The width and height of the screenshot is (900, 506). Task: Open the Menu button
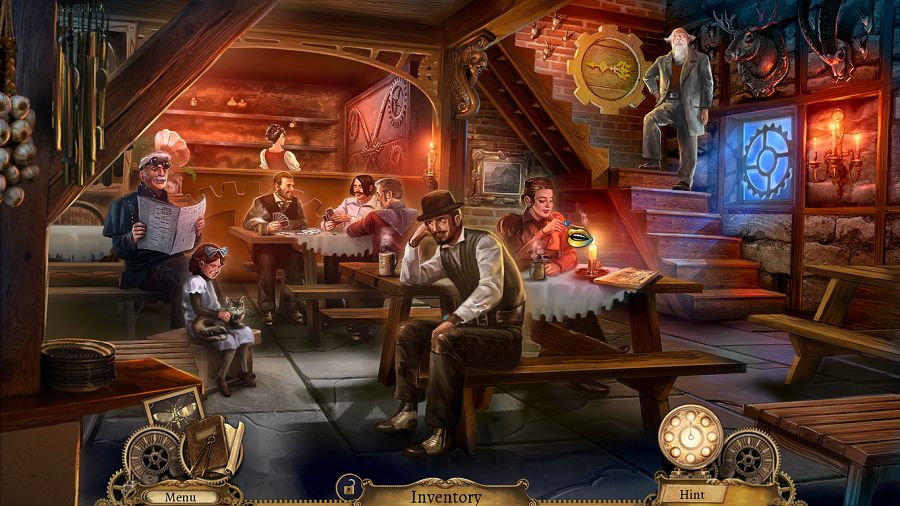tap(181, 495)
